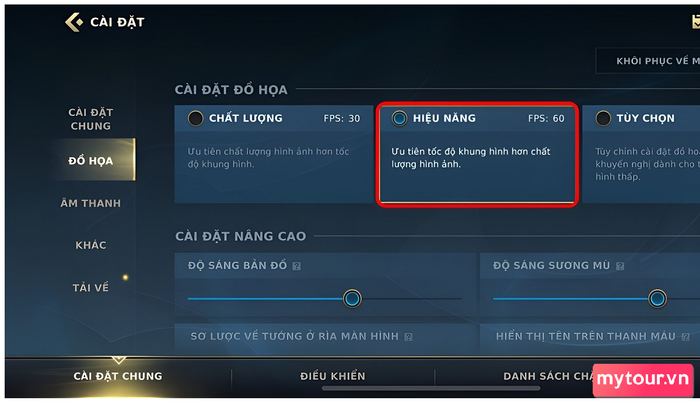Switch to the Điều Khiển bottom tab
Image resolution: width=700 pixels, height=405 pixels.
333,376
